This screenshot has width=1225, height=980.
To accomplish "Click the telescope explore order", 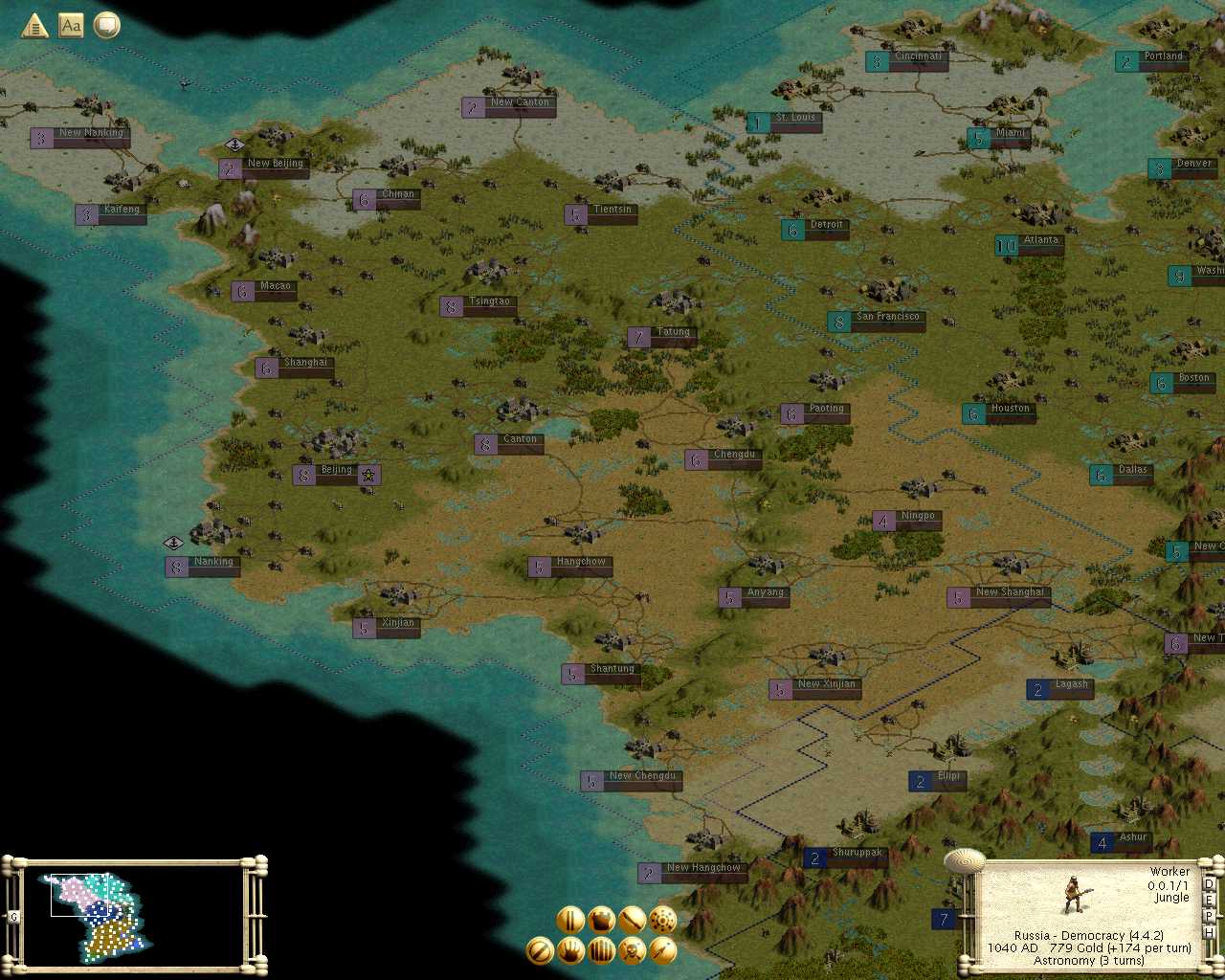I will 662,950.
